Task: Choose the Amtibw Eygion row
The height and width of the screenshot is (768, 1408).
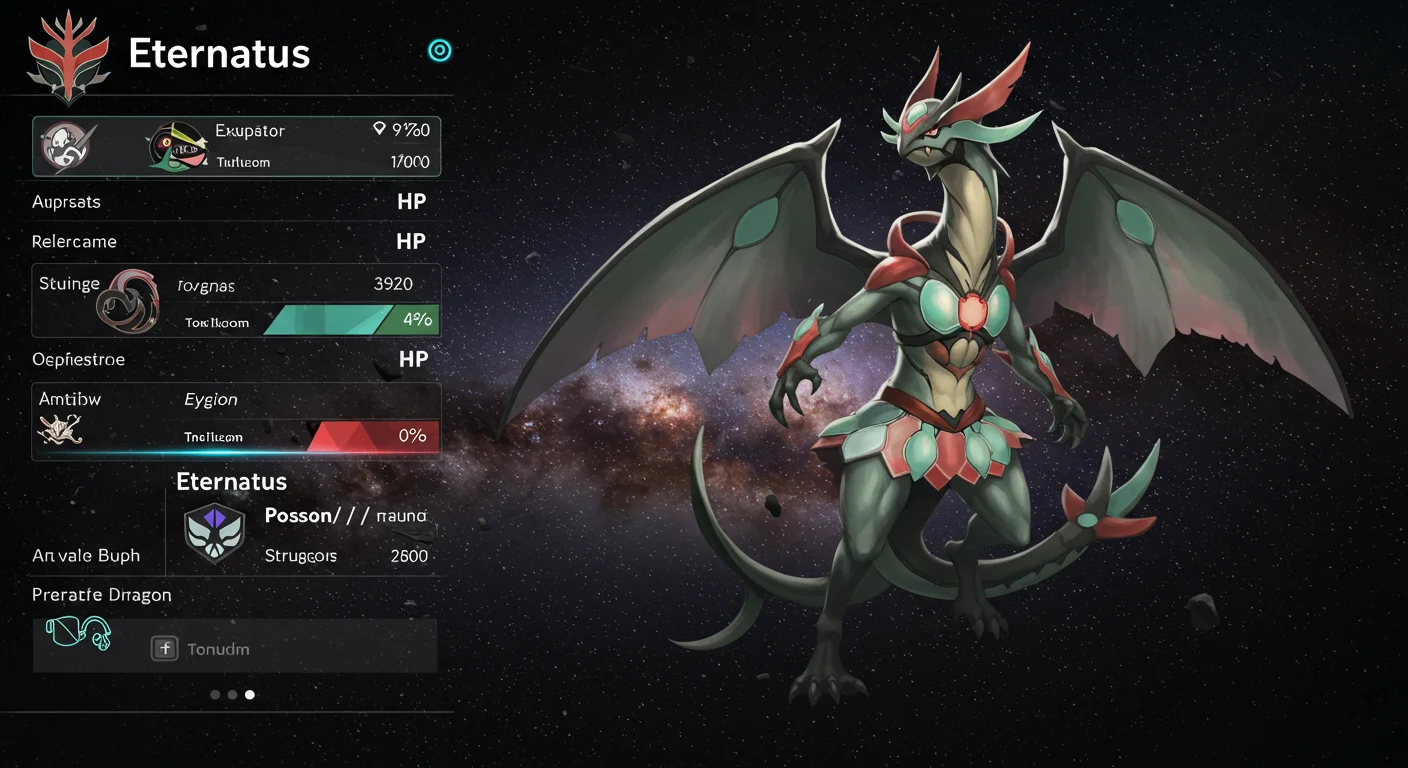Action: (x=237, y=420)
